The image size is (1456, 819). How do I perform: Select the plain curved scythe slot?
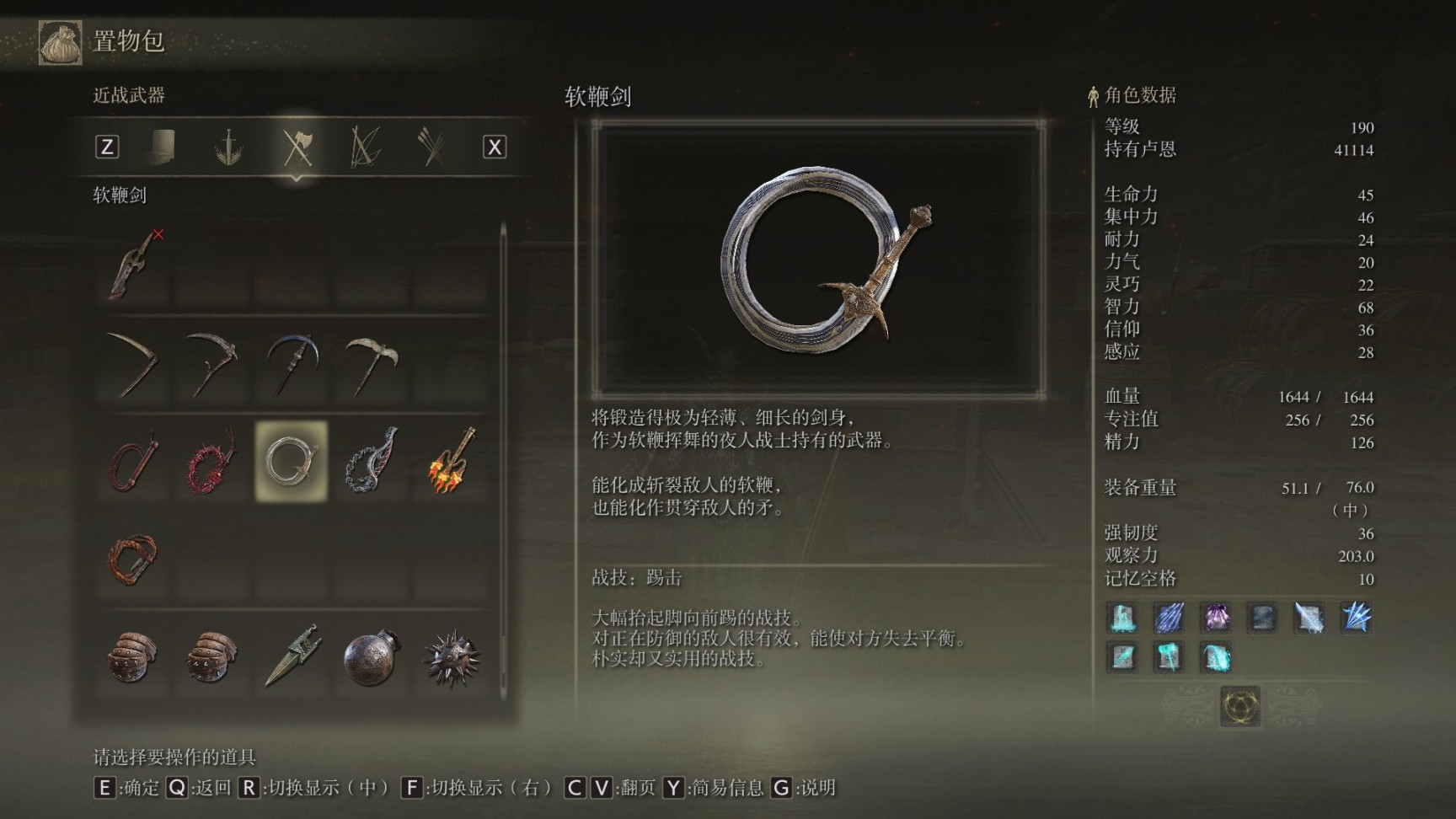coord(133,364)
